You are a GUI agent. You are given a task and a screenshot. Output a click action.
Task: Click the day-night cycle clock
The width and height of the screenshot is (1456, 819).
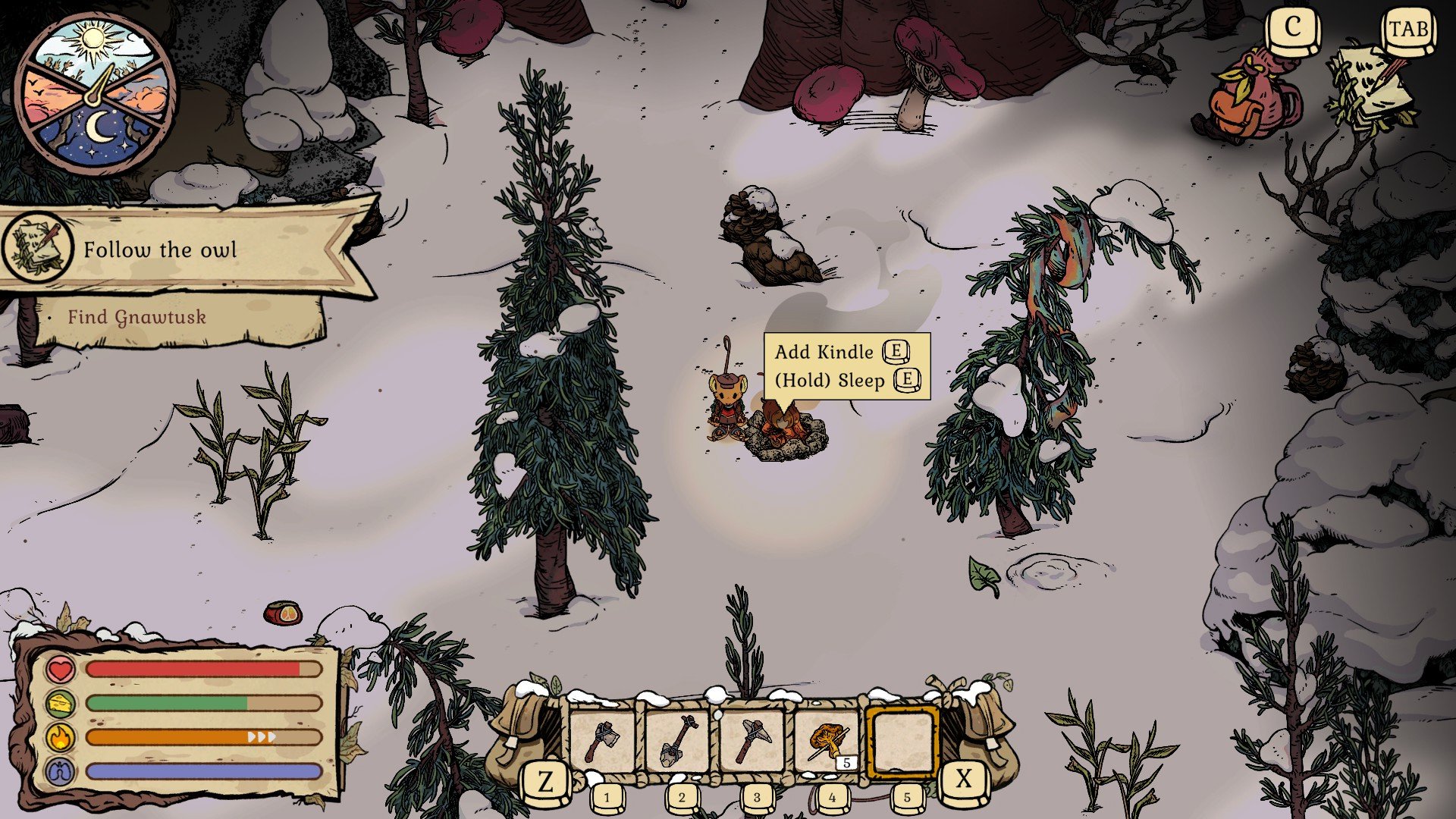point(96,94)
